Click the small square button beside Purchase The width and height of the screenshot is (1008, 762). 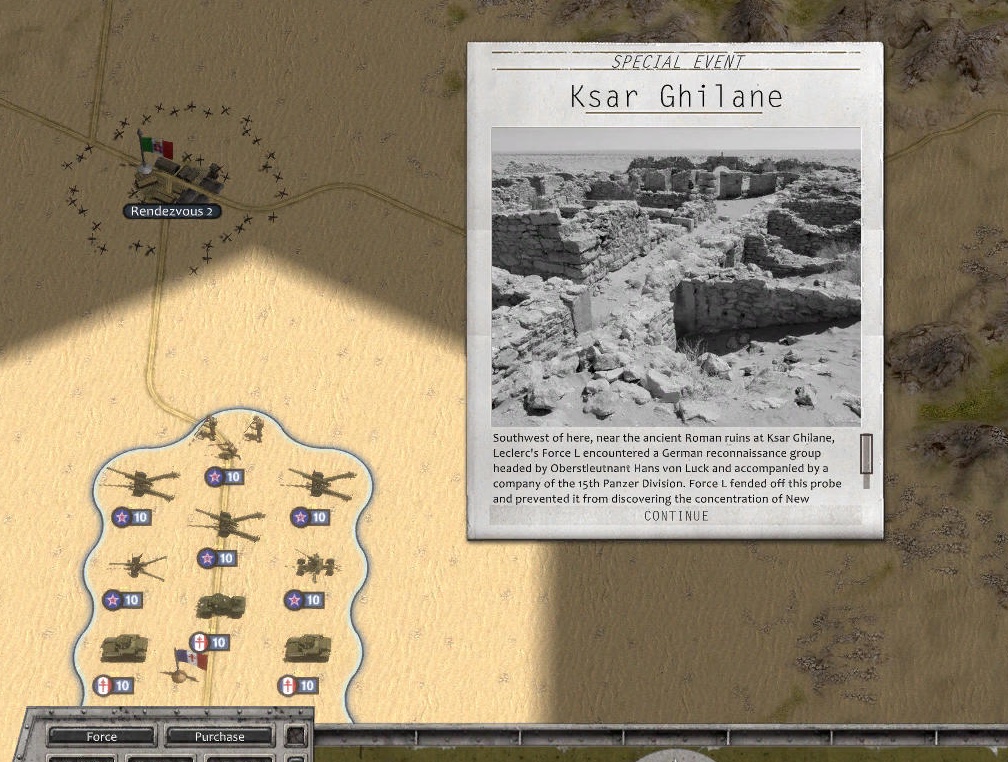(295, 737)
